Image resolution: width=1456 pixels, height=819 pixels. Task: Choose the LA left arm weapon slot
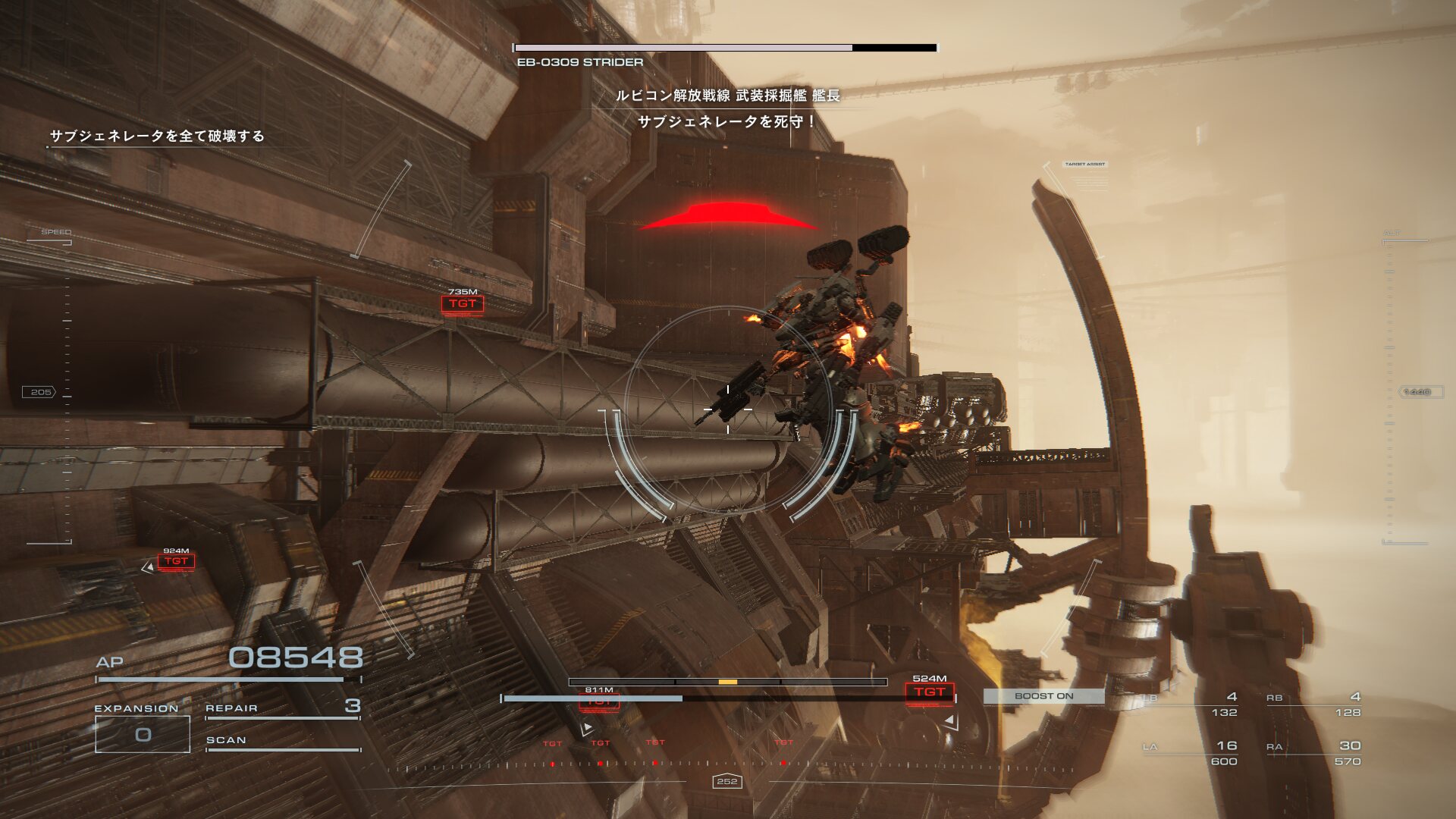1191,753
